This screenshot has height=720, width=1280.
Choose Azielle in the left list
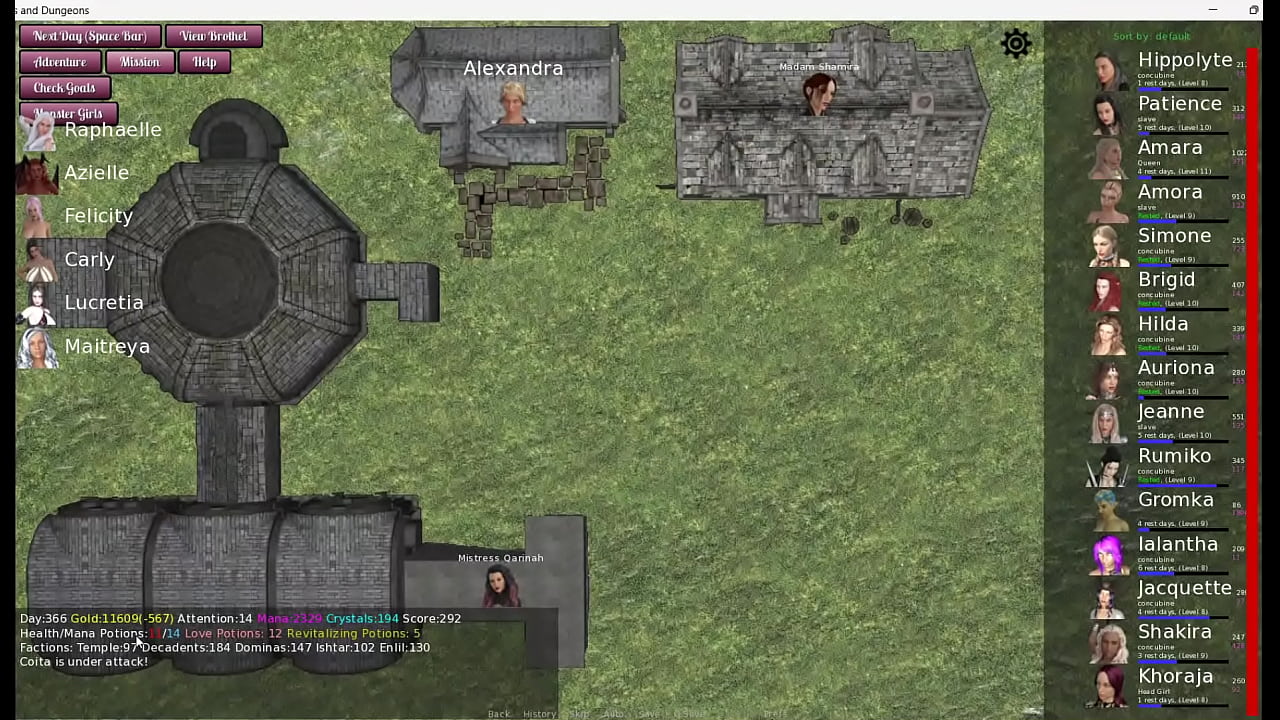96,173
